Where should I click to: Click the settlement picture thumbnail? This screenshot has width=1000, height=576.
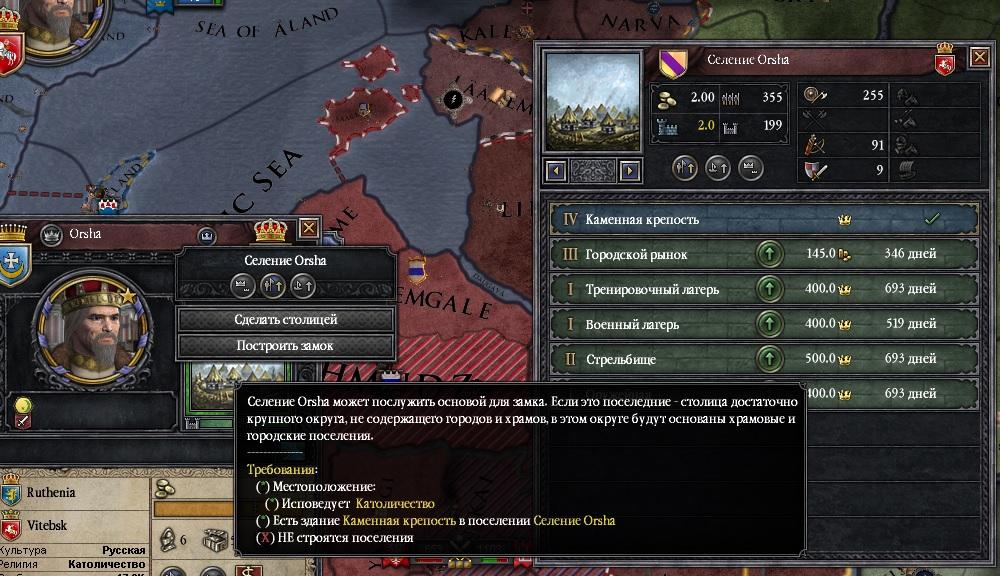coord(592,103)
